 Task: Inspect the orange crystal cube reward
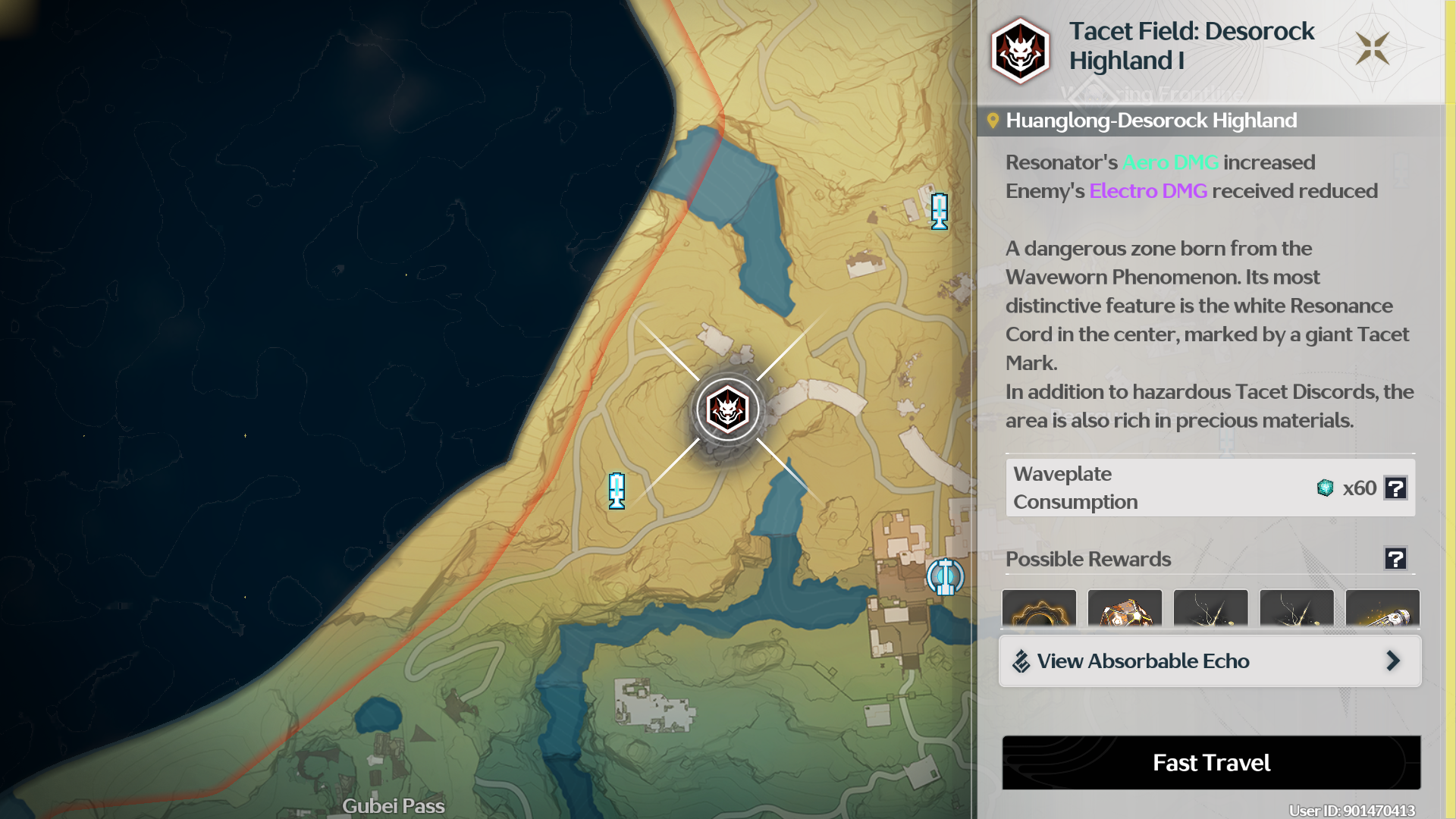coord(1125,609)
